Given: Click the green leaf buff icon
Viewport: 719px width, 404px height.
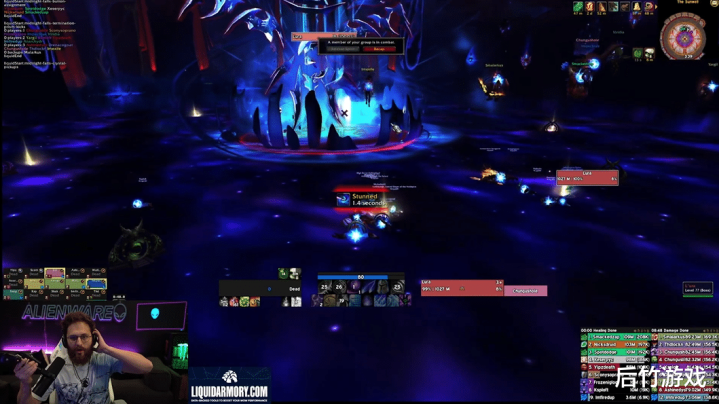Looking at the screenshot, I should [578, 7].
